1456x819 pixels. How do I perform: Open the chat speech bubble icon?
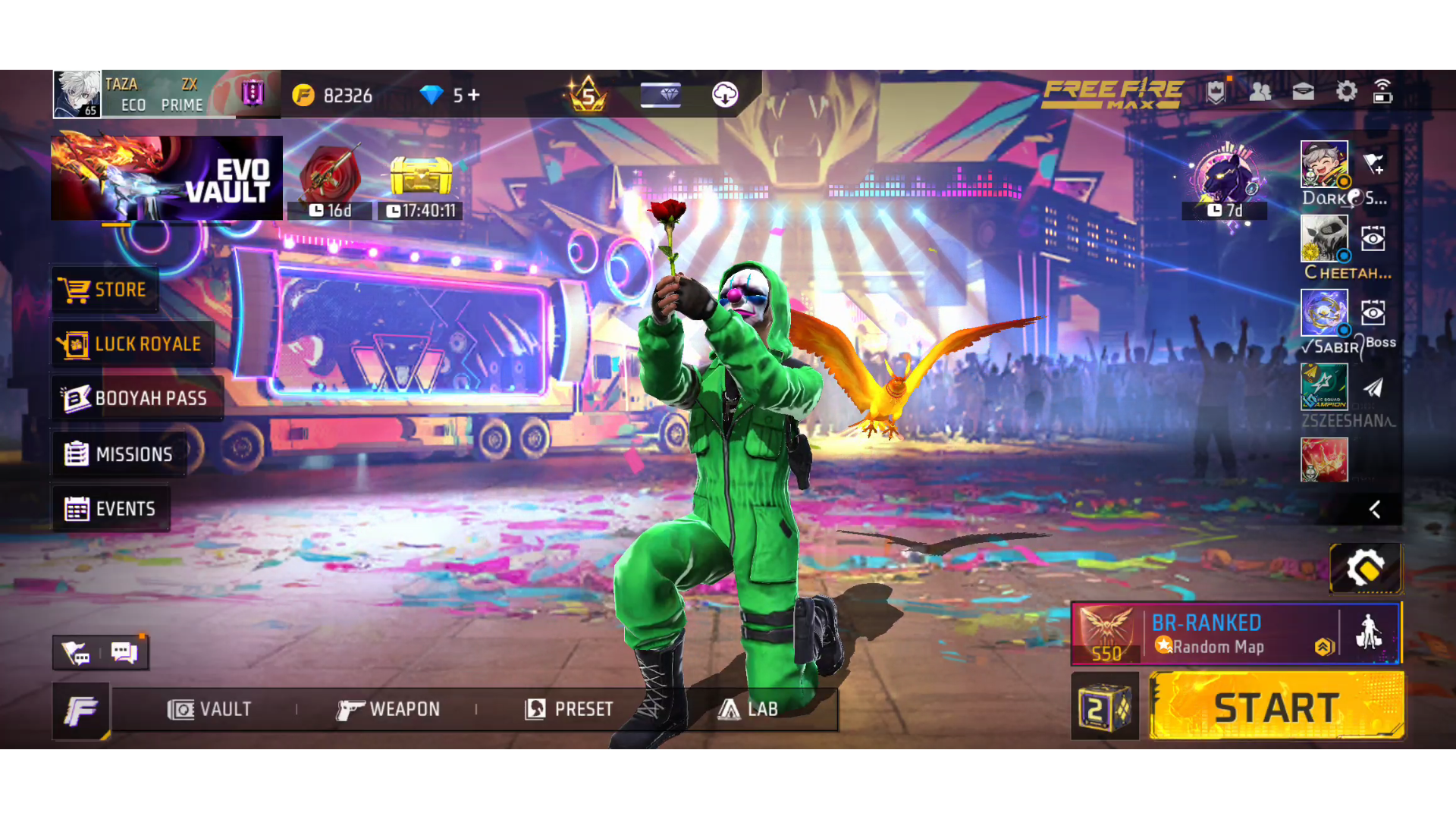coord(124,652)
